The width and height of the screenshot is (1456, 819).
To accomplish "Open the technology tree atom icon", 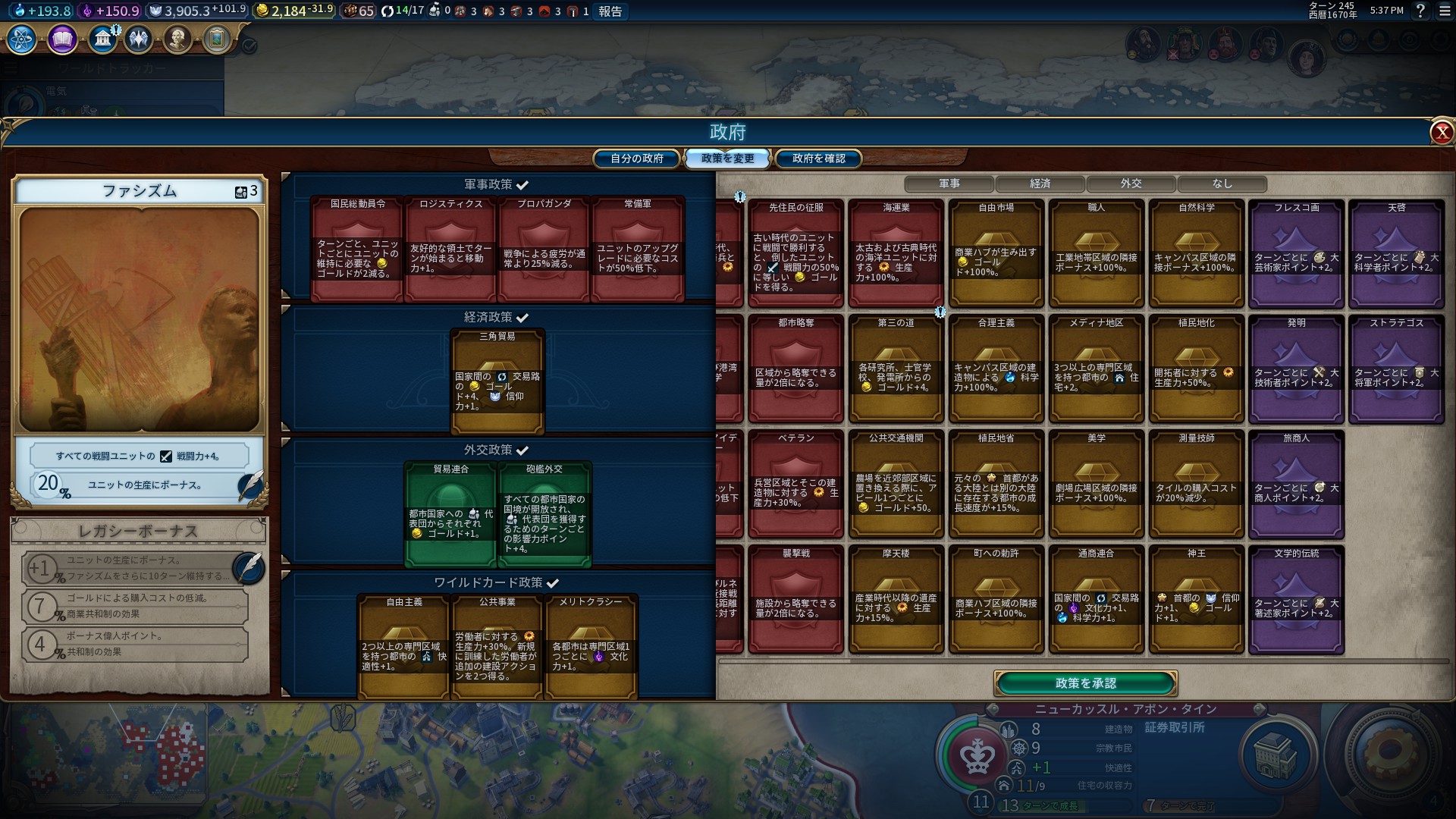I will (22, 39).
